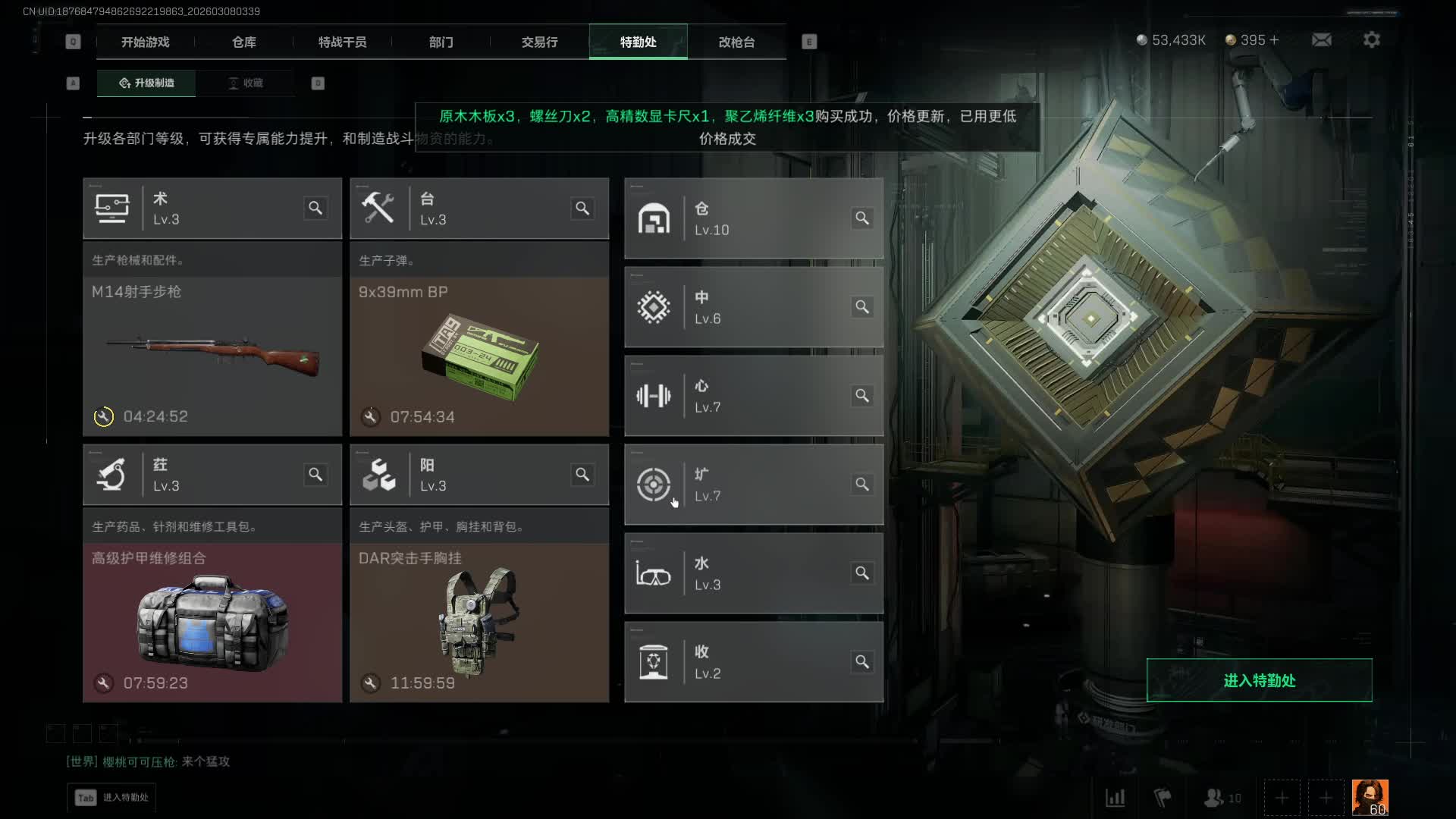This screenshot has width=1456, height=819.
Task: Click the 进入特勤处 button
Action: point(1259,680)
